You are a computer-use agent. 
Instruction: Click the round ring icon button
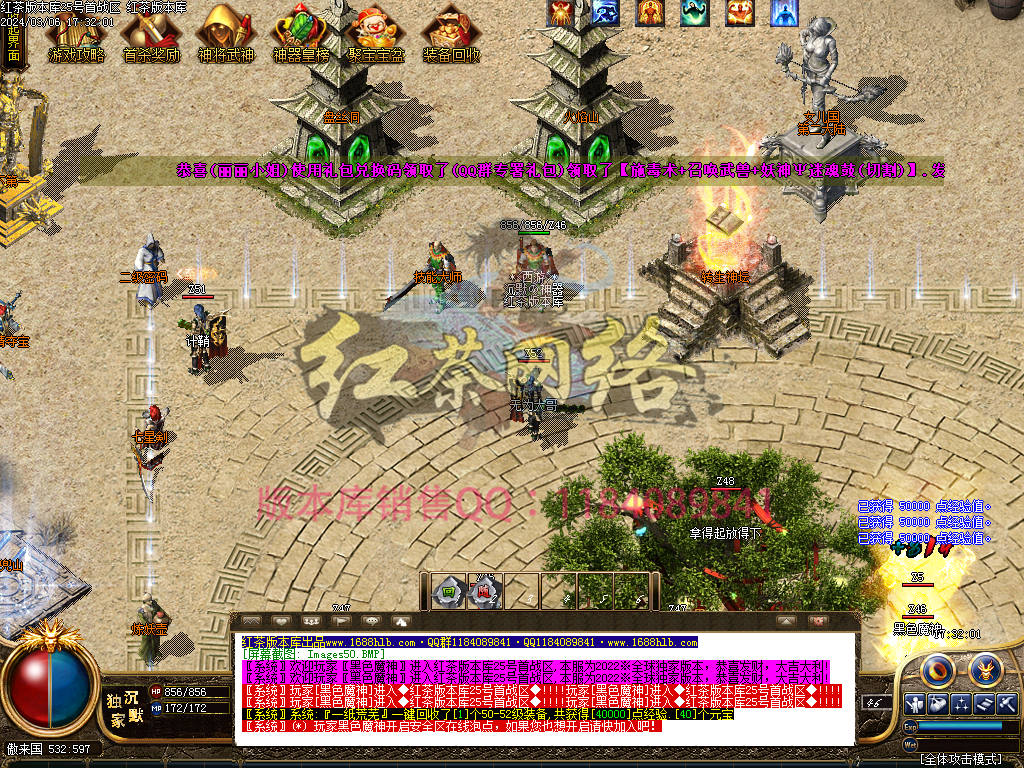click(x=939, y=668)
